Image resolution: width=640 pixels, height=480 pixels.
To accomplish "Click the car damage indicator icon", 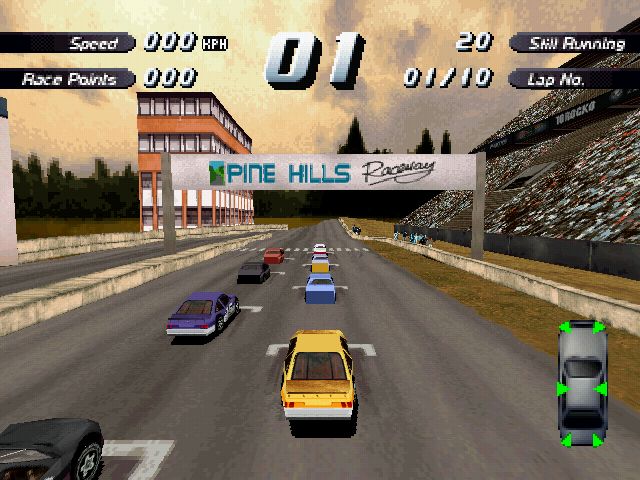I will pos(580,384).
